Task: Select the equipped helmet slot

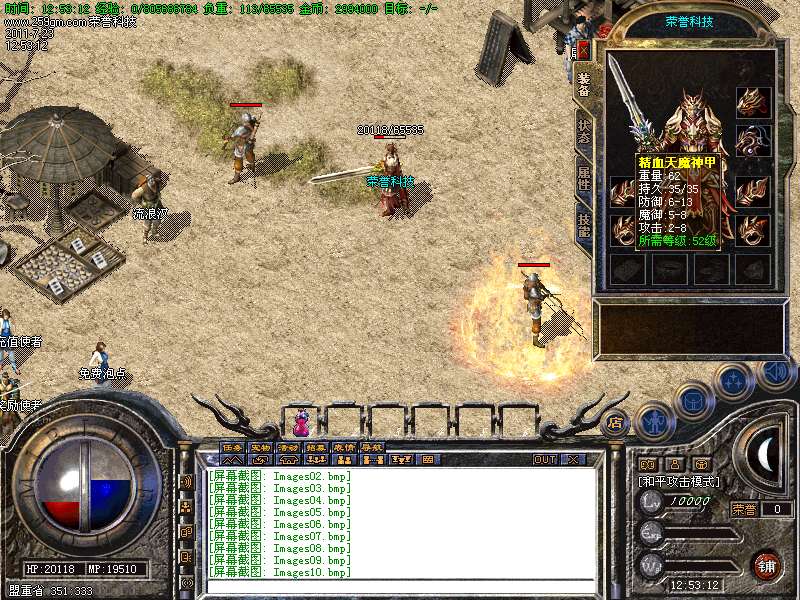Action: pos(751,101)
